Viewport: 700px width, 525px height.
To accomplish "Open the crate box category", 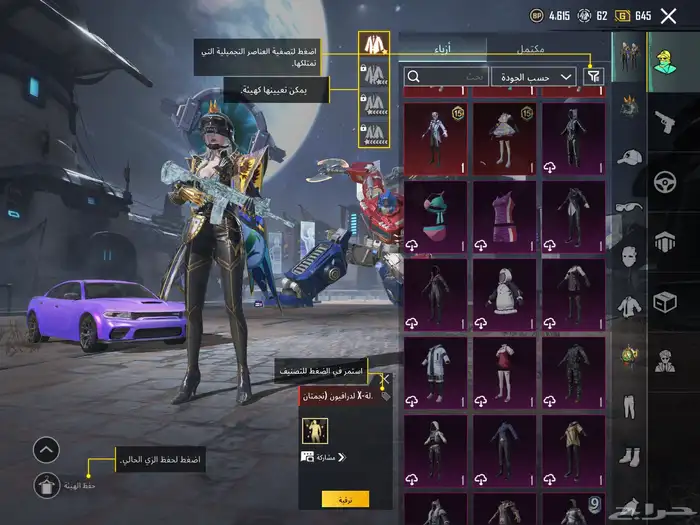I will pyautogui.click(x=664, y=302).
